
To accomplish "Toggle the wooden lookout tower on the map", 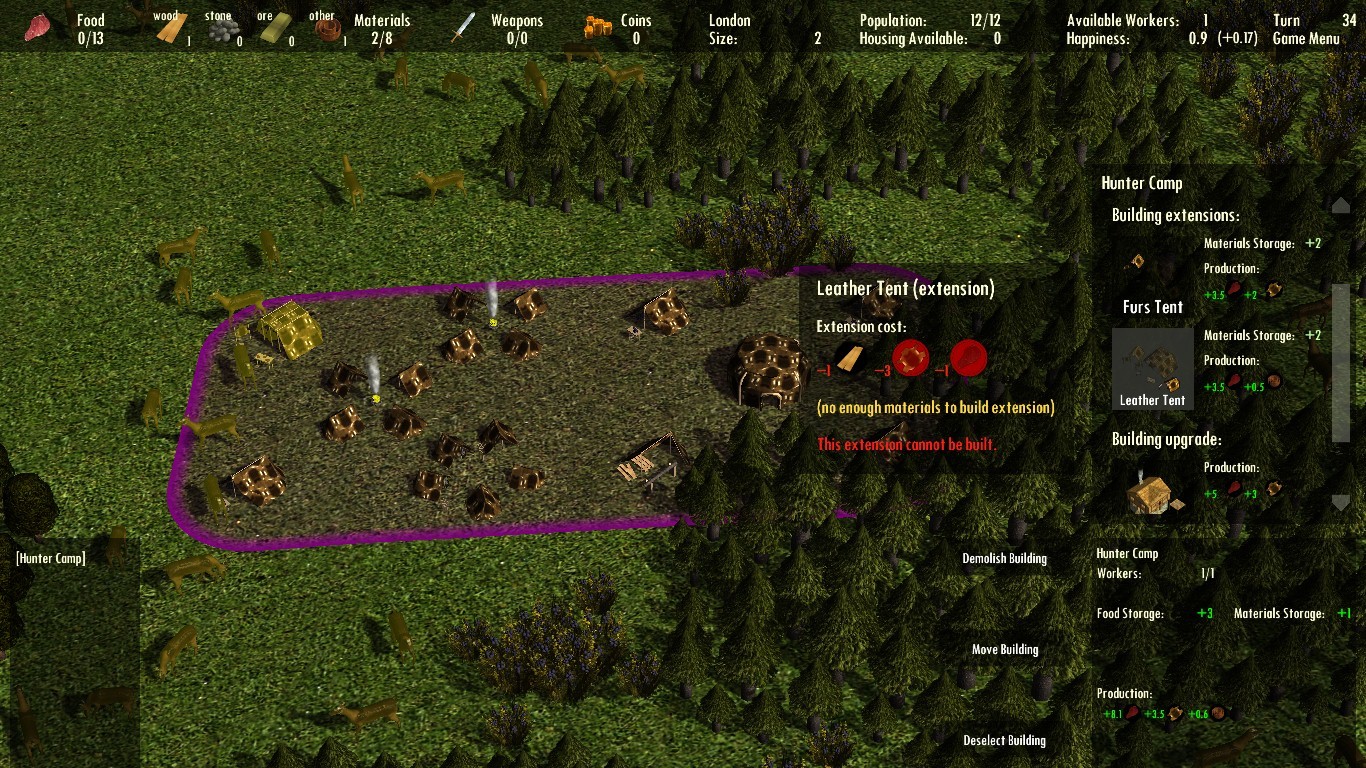I will [x=655, y=460].
